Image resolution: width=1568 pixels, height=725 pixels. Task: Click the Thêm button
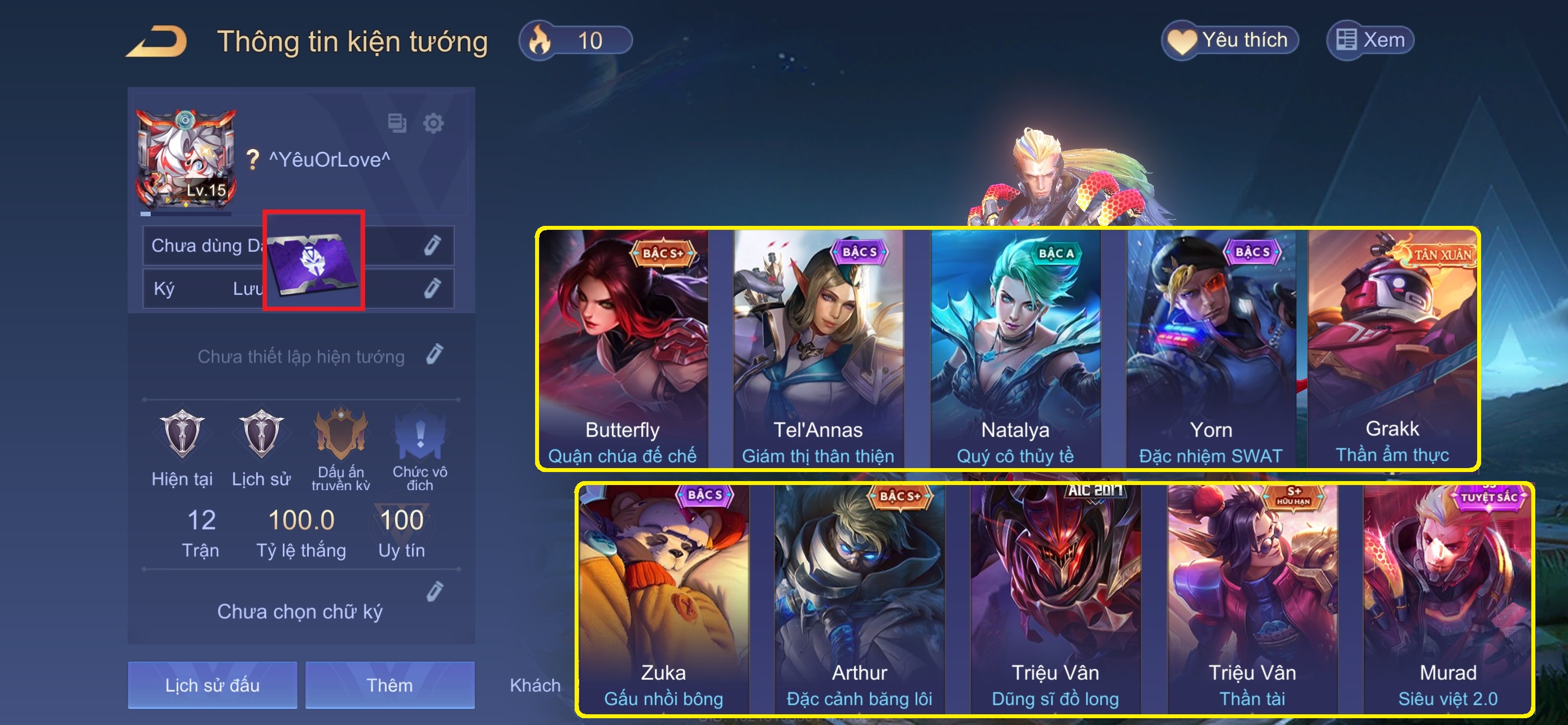[x=389, y=685]
